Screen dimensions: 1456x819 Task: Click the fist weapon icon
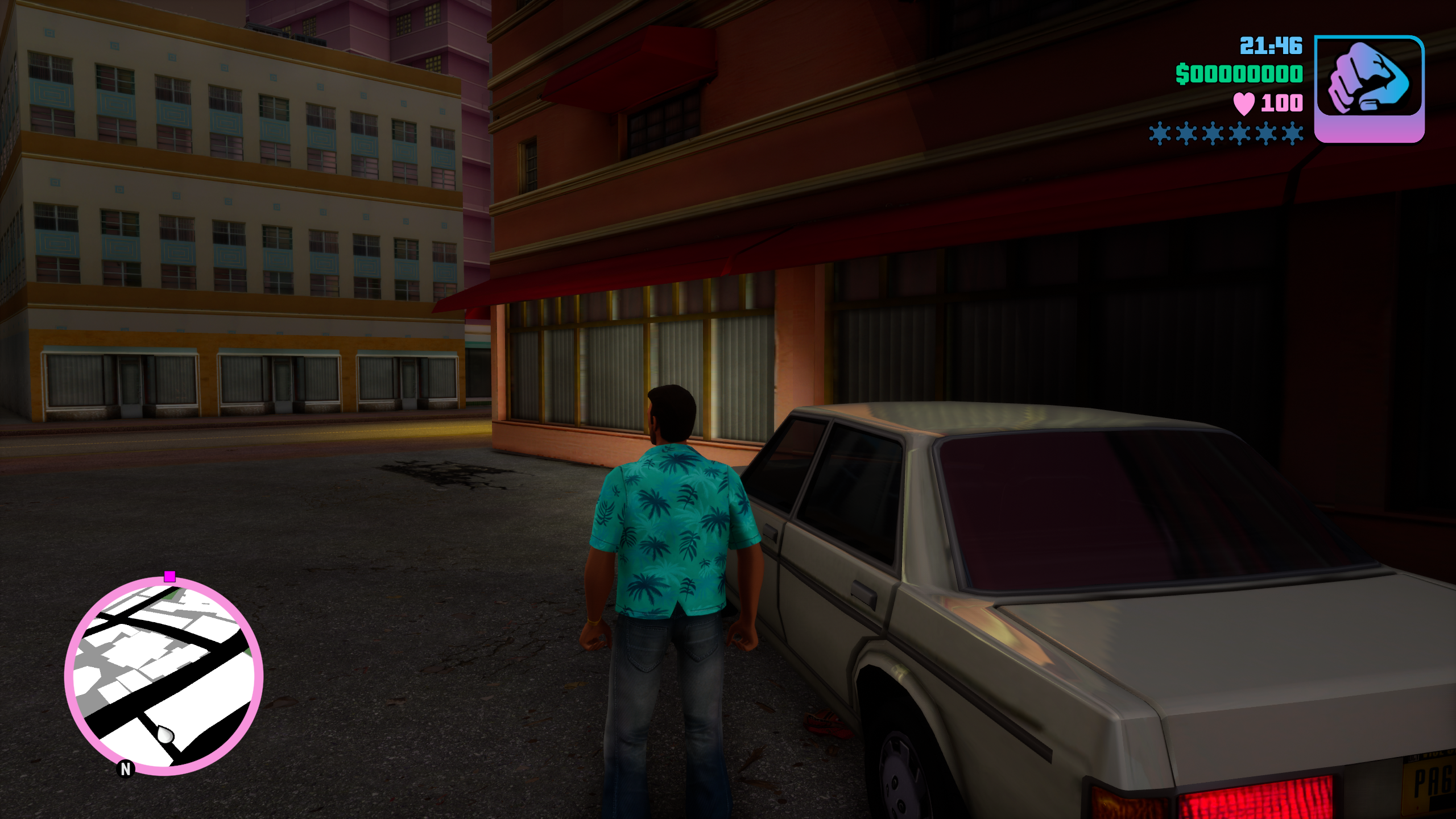point(1368,80)
